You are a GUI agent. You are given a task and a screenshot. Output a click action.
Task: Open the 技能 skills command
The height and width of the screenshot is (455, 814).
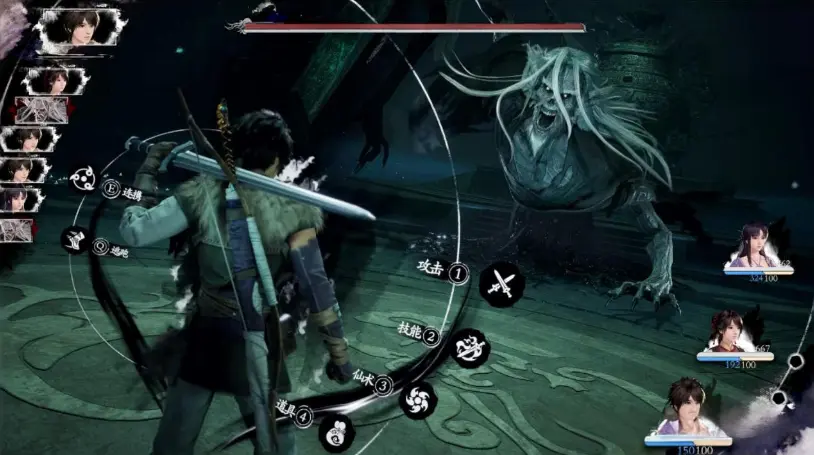pyautogui.click(x=471, y=347)
